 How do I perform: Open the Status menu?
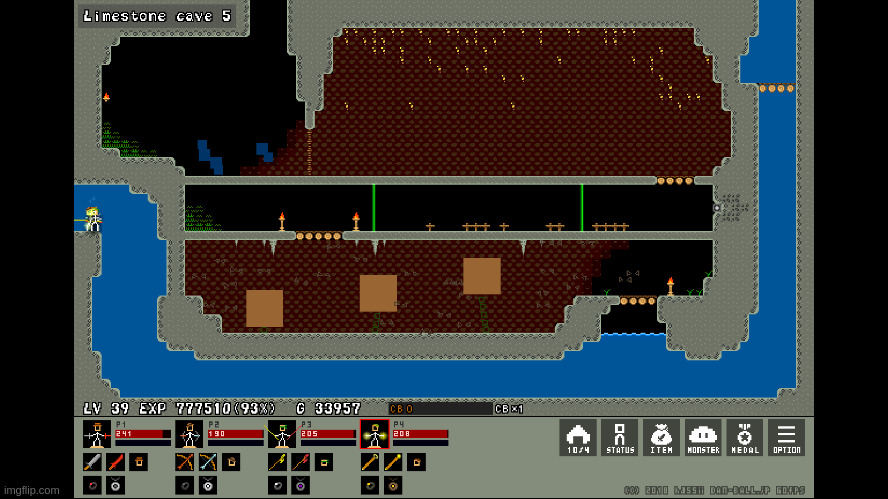click(x=620, y=437)
